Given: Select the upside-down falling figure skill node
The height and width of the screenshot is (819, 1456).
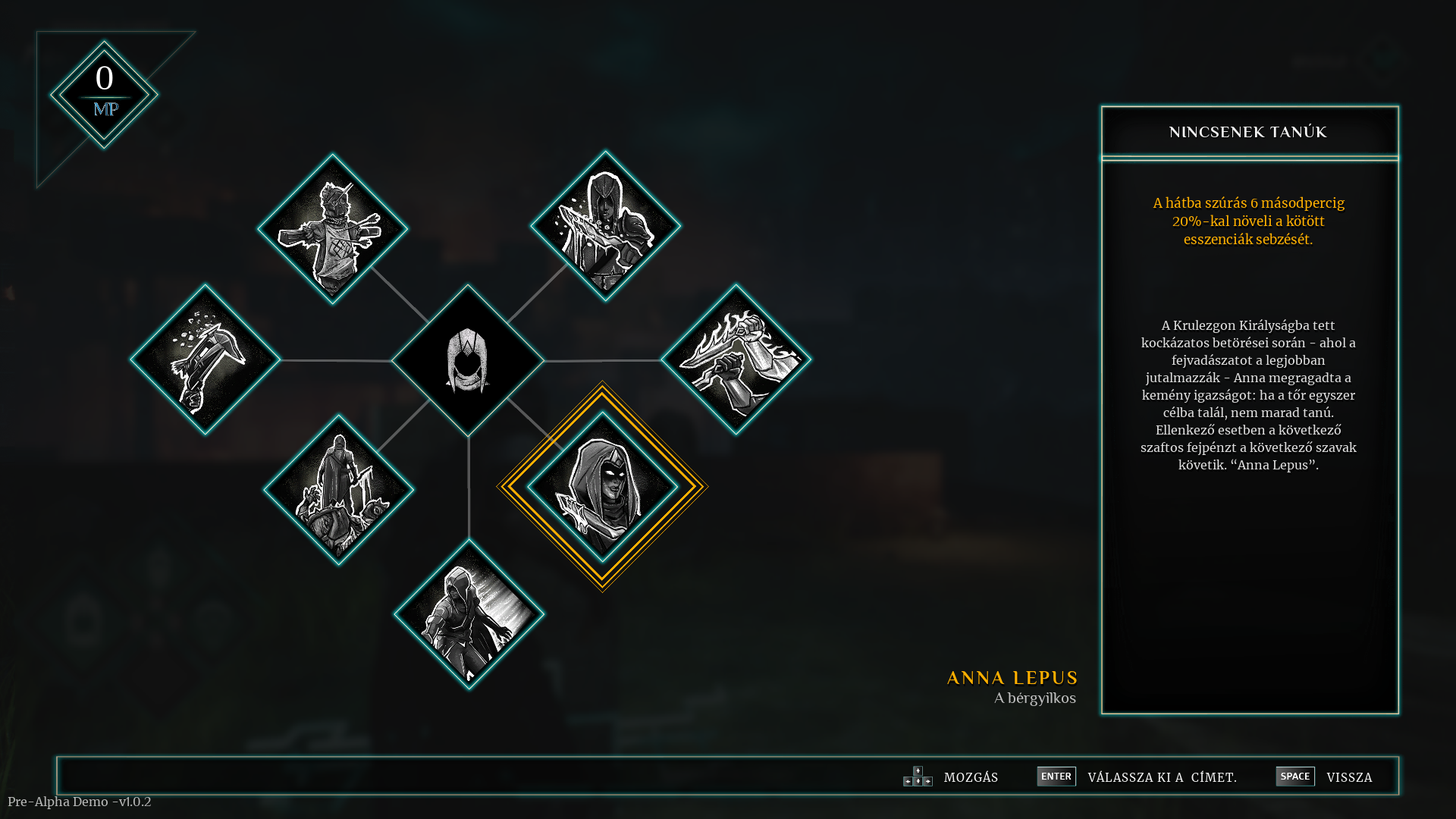Looking at the screenshot, I should coord(205,359).
